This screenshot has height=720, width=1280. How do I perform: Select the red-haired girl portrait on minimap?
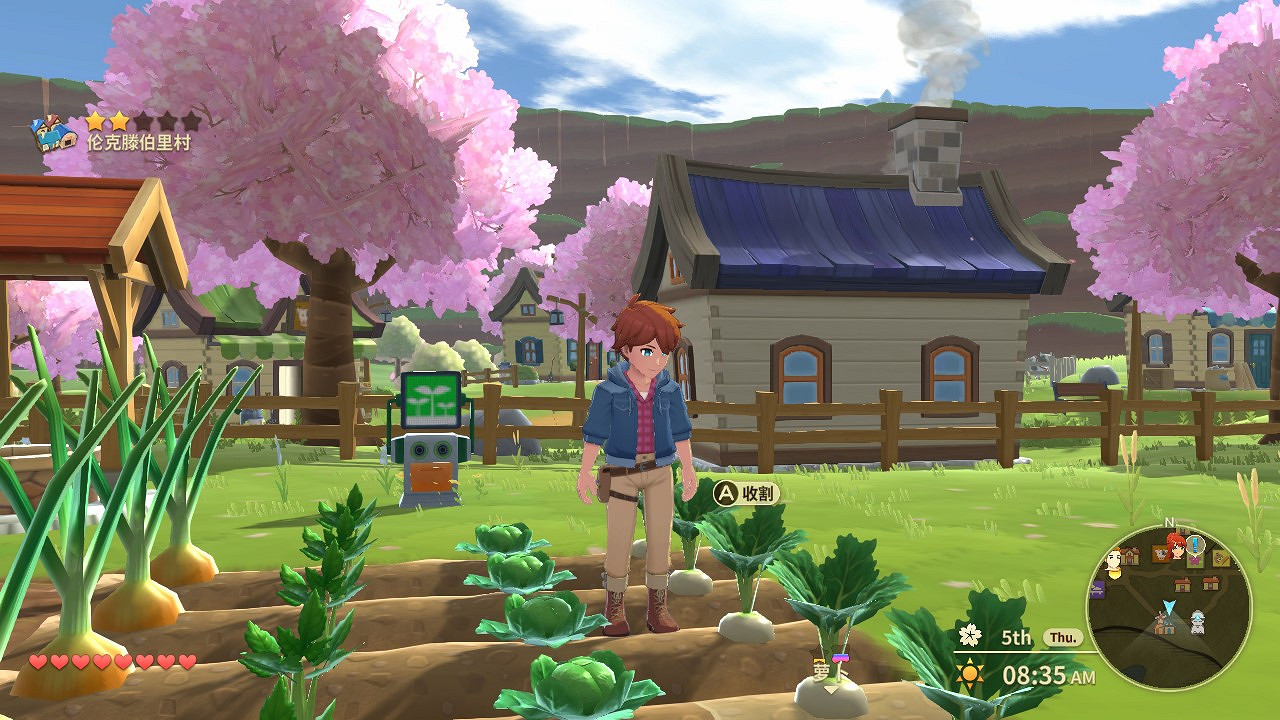[1176, 551]
